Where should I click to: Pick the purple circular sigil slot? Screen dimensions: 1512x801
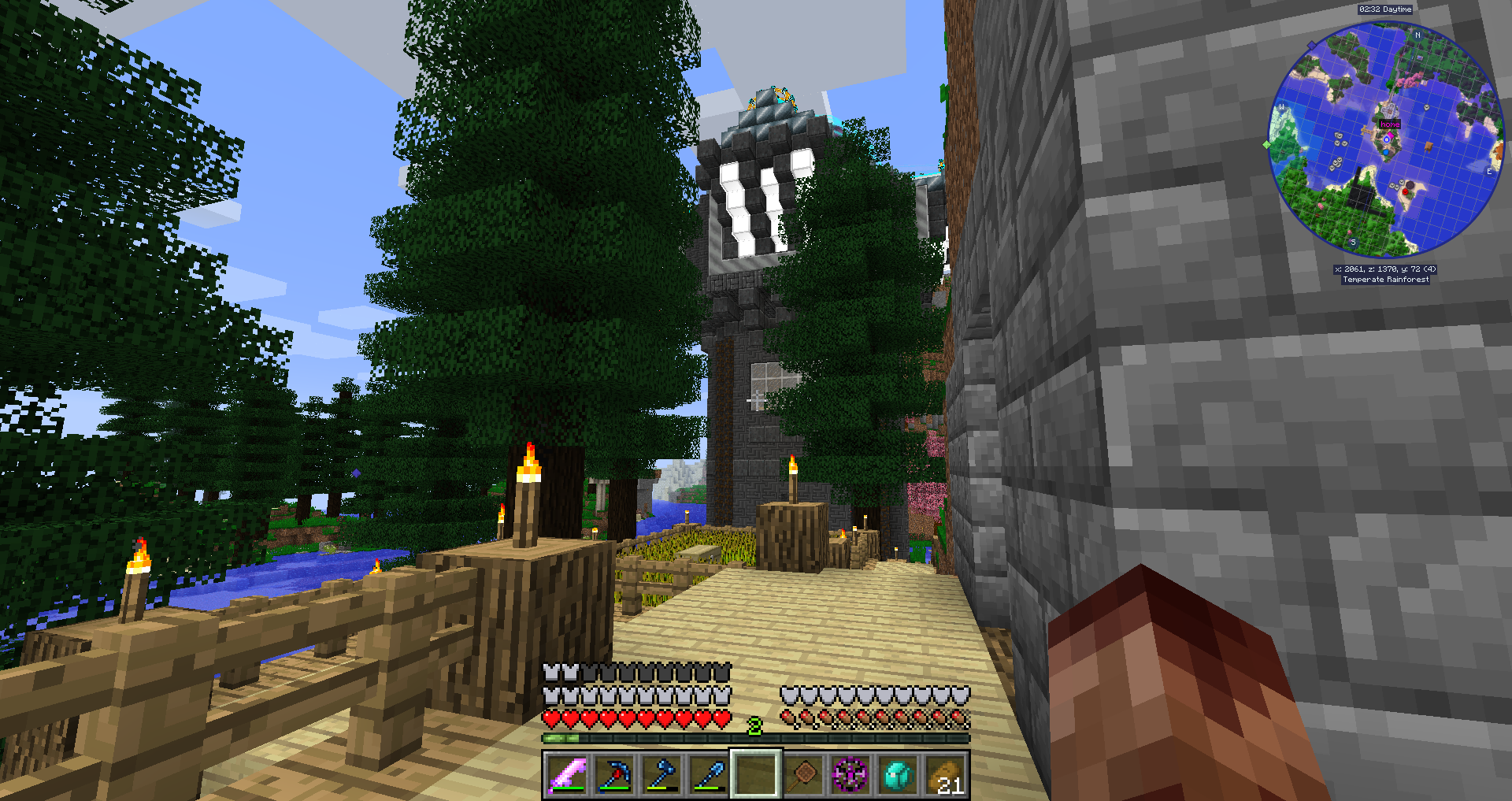tap(850, 775)
